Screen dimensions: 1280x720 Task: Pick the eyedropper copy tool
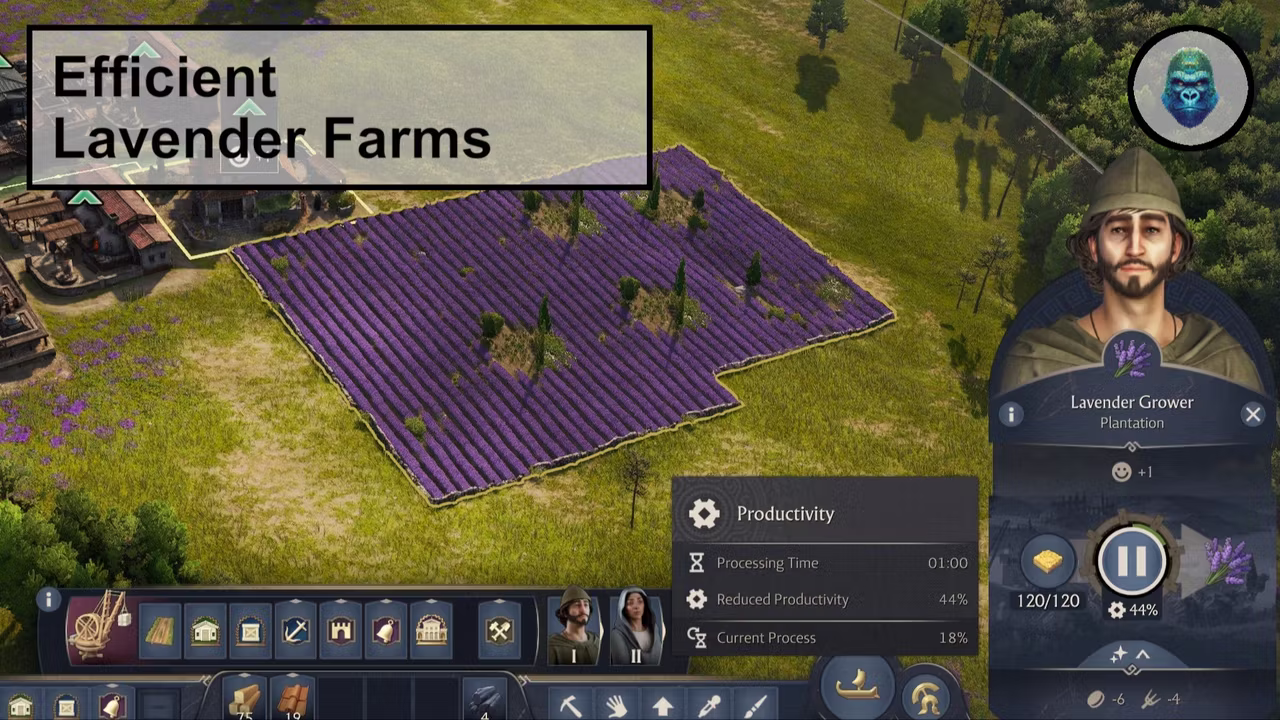(709, 705)
